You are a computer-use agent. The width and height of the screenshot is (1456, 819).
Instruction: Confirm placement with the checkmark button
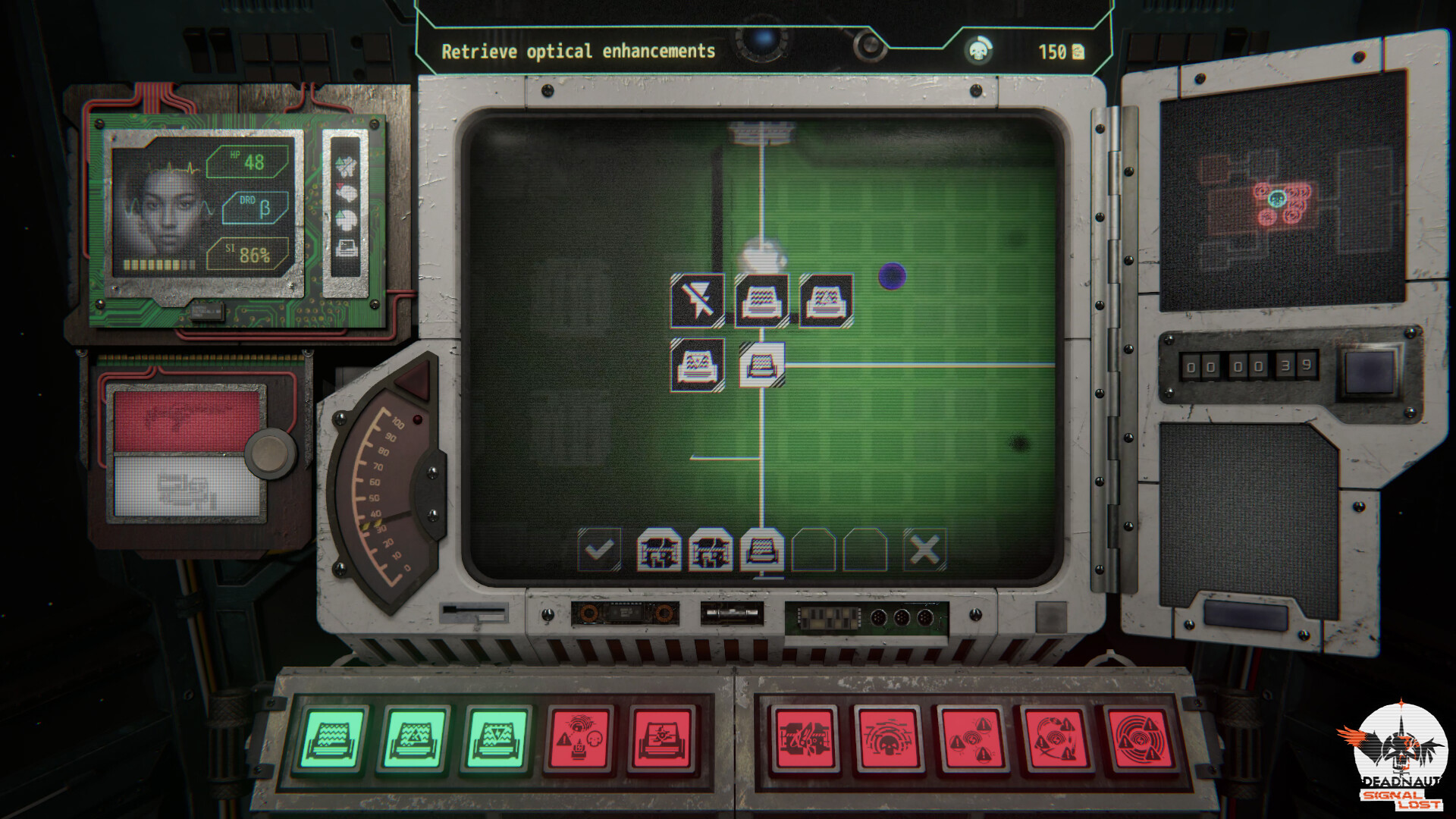coord(598,551)
